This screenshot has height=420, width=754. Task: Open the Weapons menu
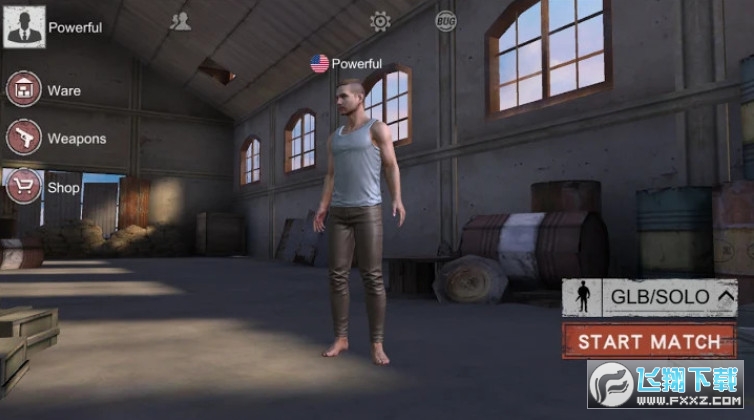24,138
